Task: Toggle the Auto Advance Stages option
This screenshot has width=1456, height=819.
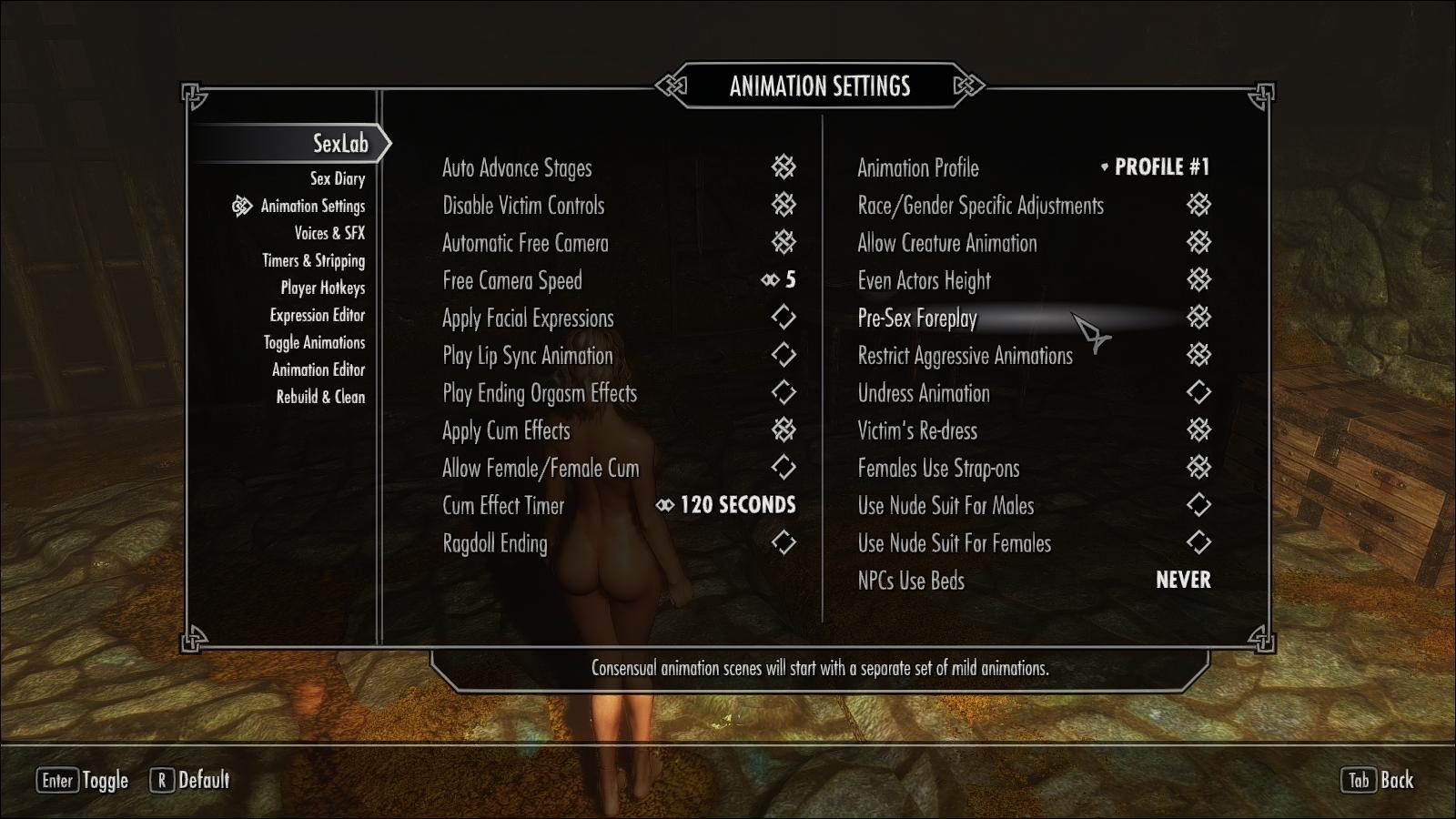Action: [784, 167]
